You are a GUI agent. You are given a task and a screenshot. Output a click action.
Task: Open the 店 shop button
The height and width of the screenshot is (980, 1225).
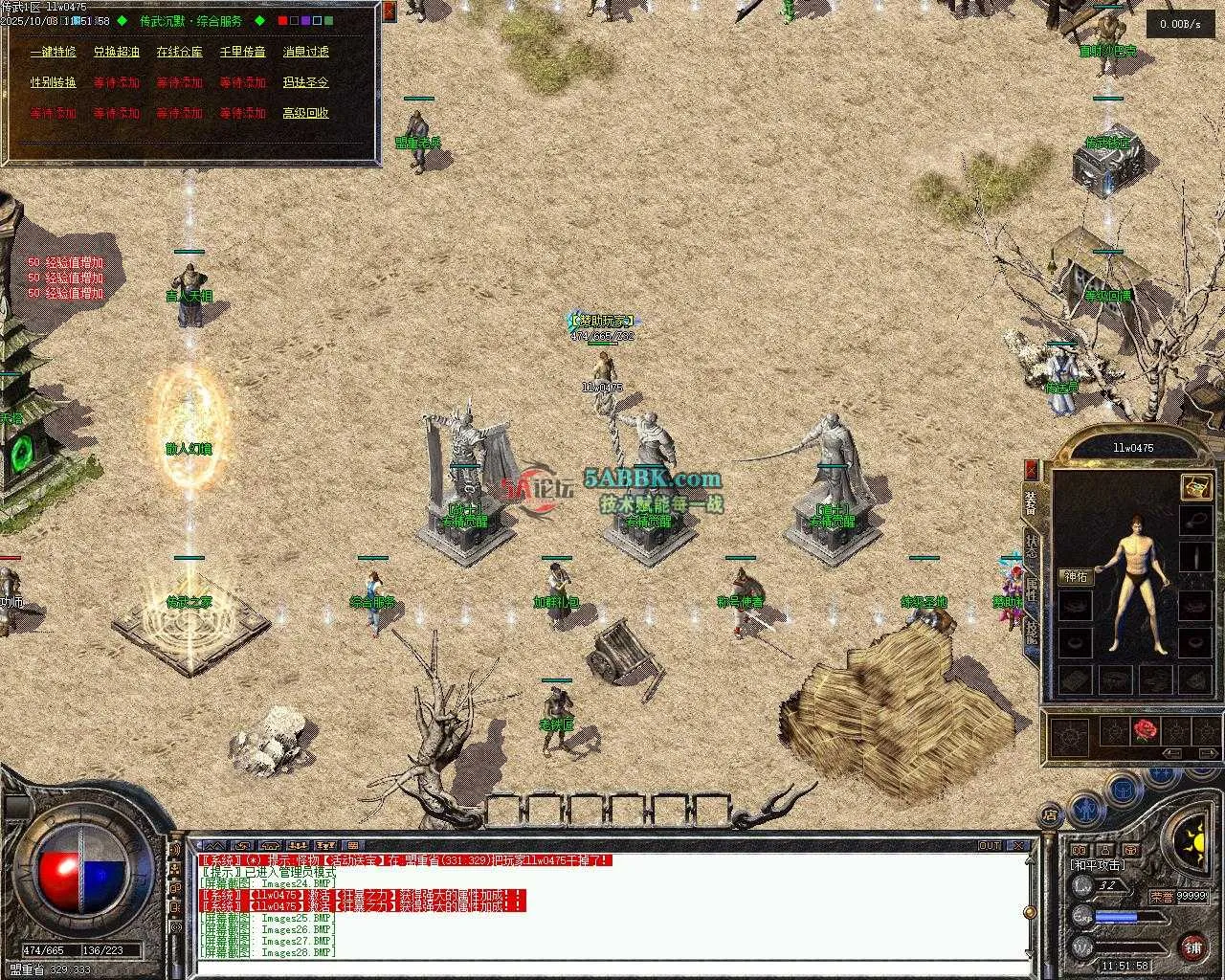(x=1050, y=815)
